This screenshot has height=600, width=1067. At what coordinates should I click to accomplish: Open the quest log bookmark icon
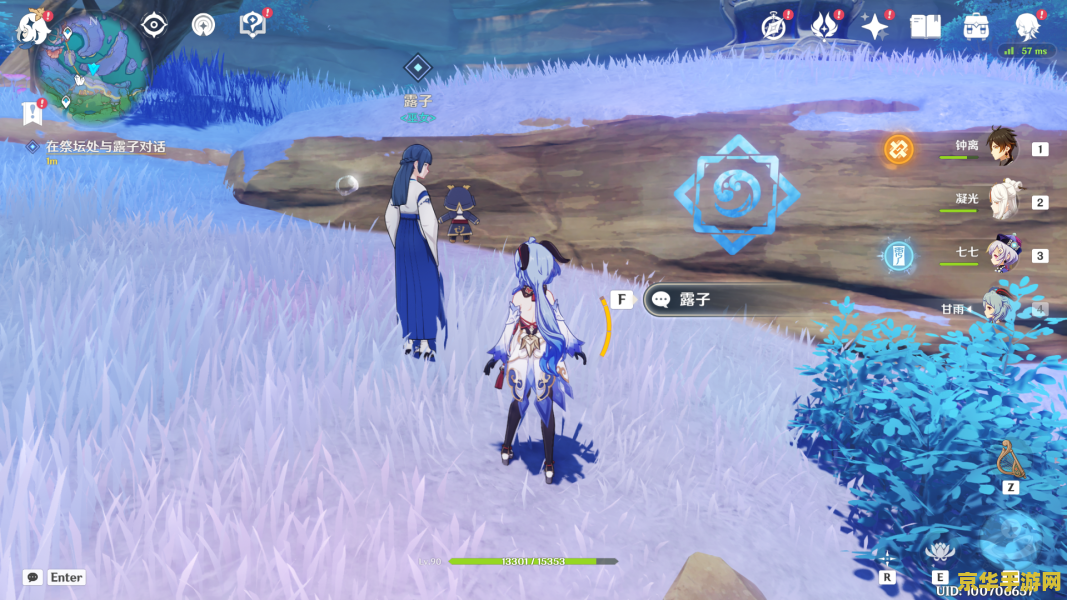coord(32,112)
